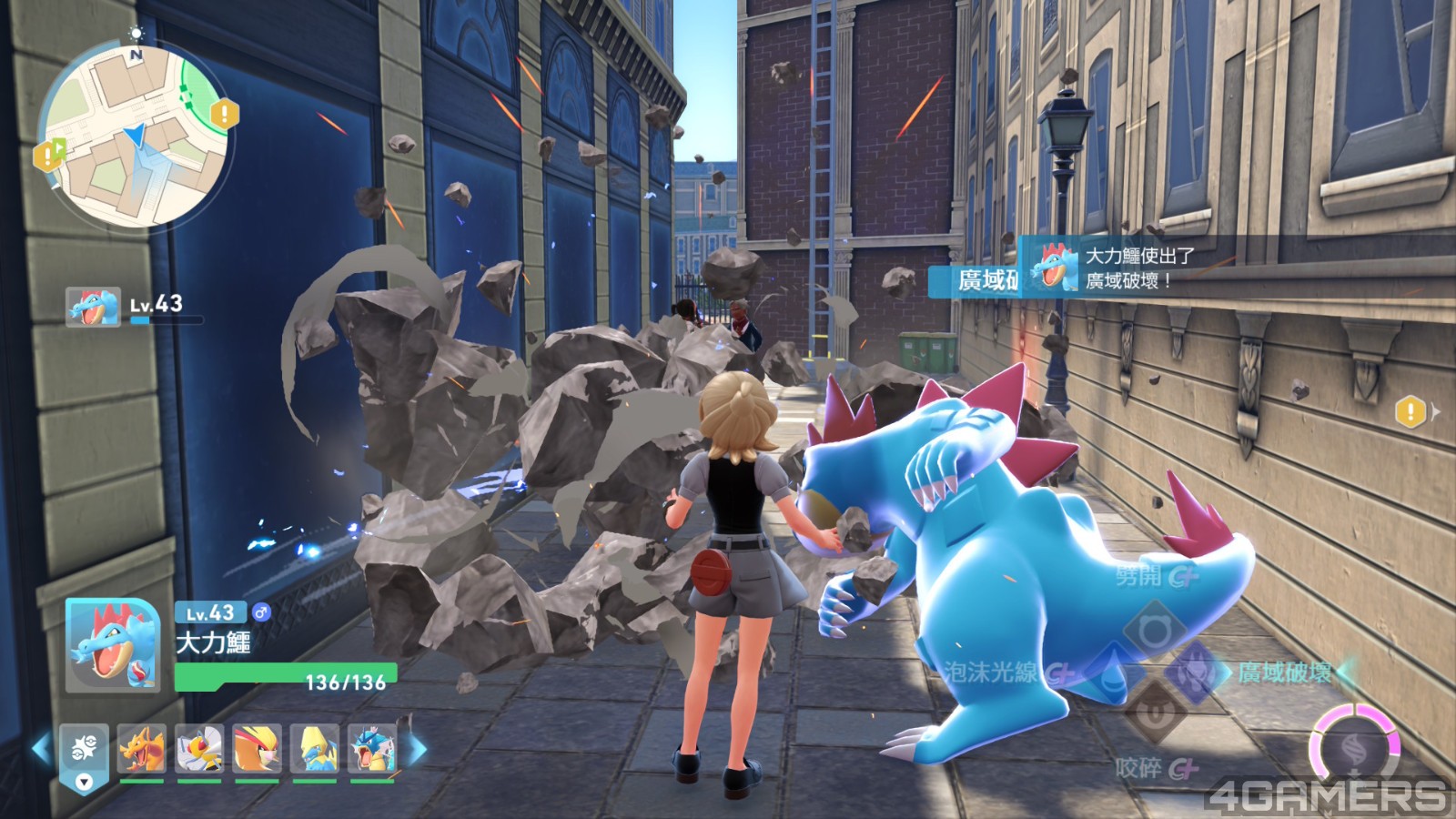Open the Poké Ball selector with dropdown arrow
The image size is (1456, 819).
pos(84,756)
